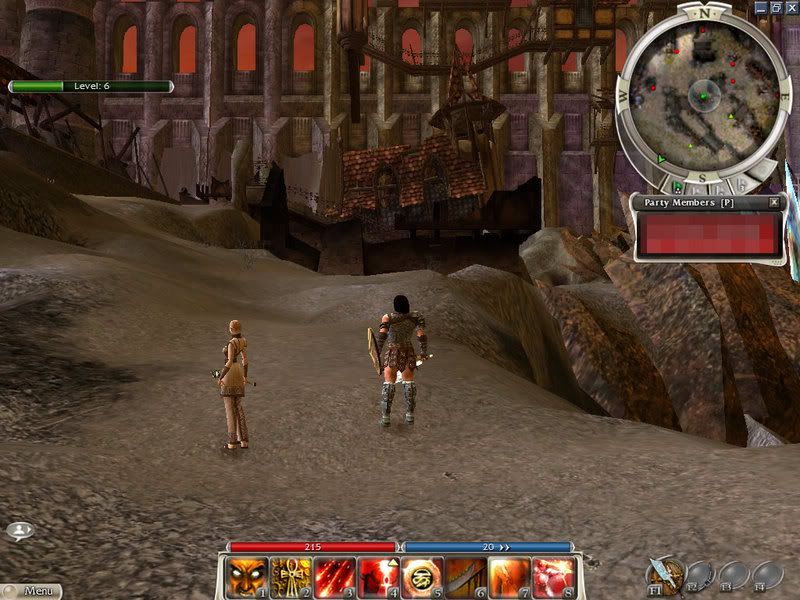Use the round golden signet skill in slot 5
The height and width of the screenshot is (600, 800).
(x=422, y=577)
